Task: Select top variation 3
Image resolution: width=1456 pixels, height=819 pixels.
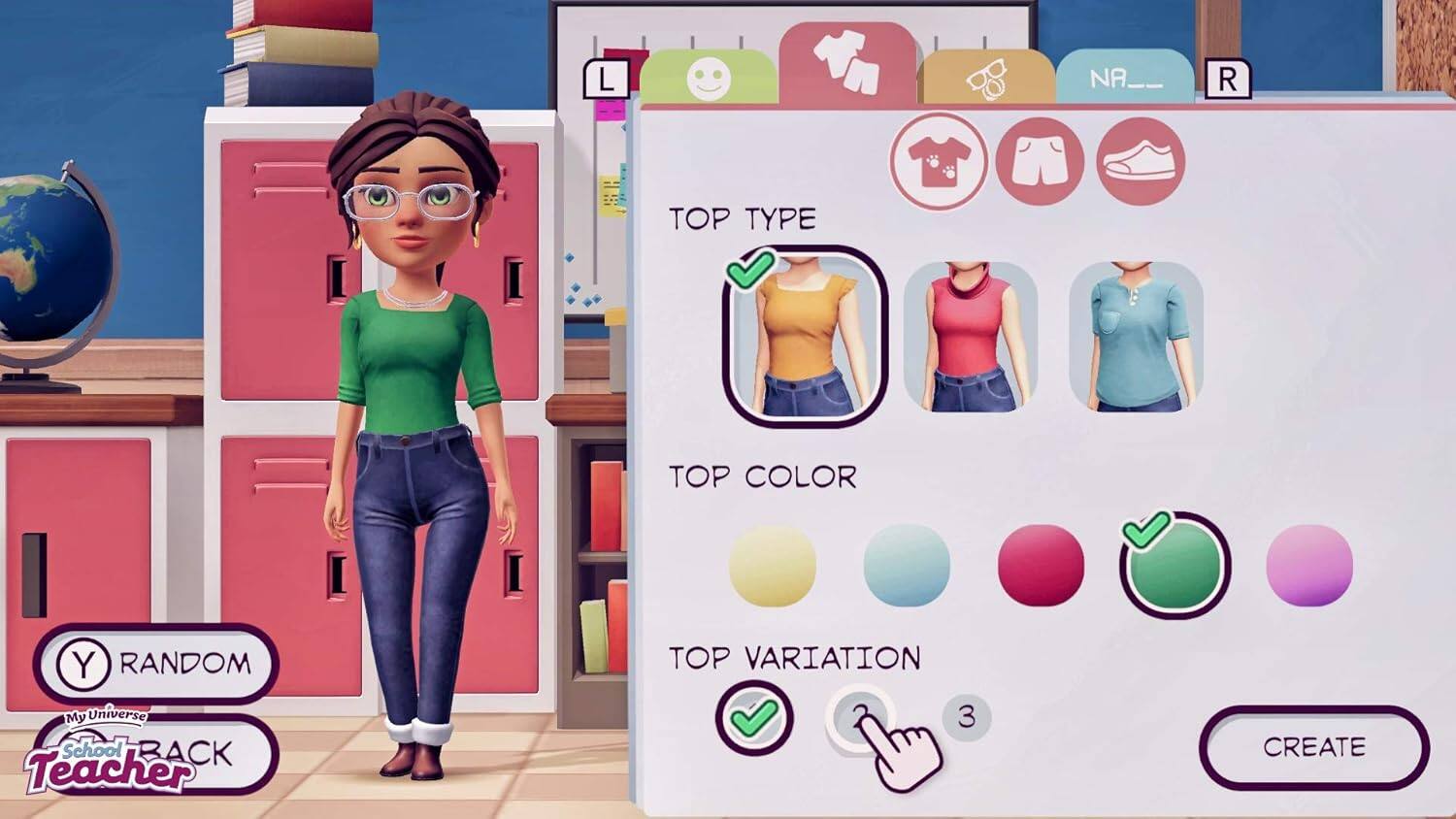Action: point(966,715)
